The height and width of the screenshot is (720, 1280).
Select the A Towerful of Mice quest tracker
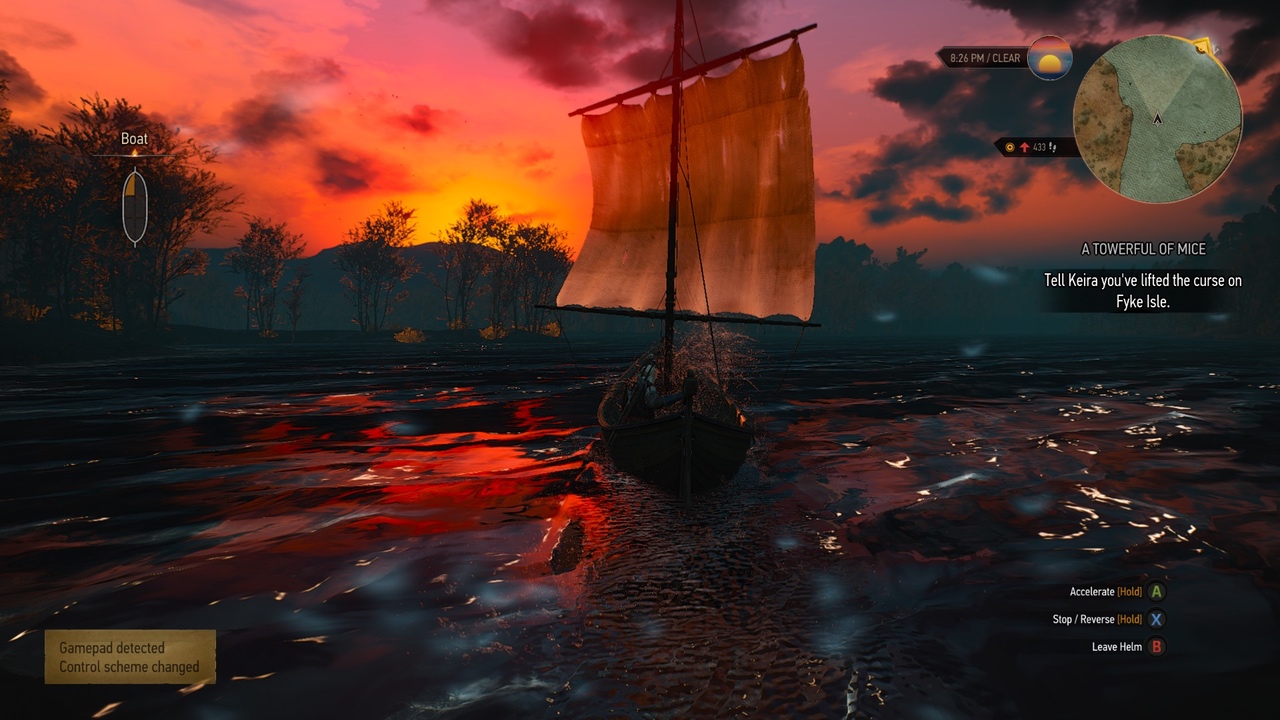pyautogui.click(x=1143, y=249)
